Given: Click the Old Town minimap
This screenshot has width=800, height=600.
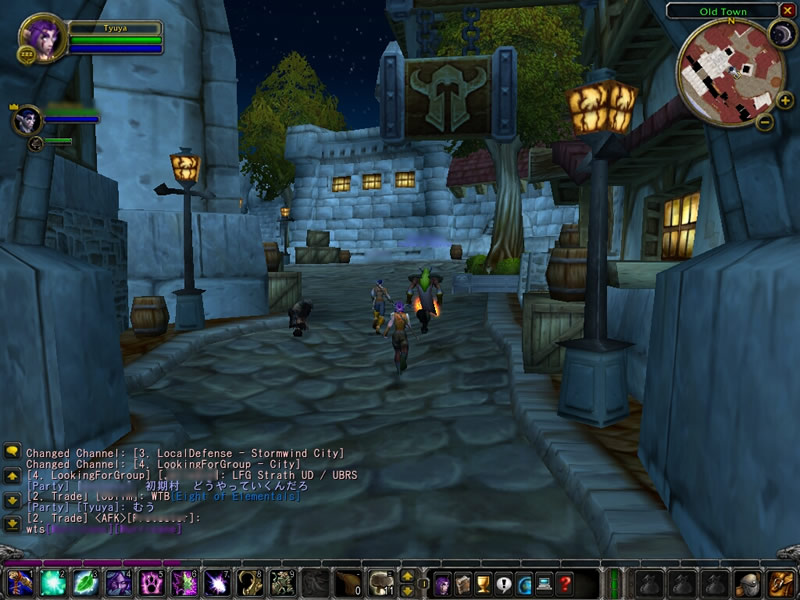Looking at the screenshot, I should coord(727,72).
